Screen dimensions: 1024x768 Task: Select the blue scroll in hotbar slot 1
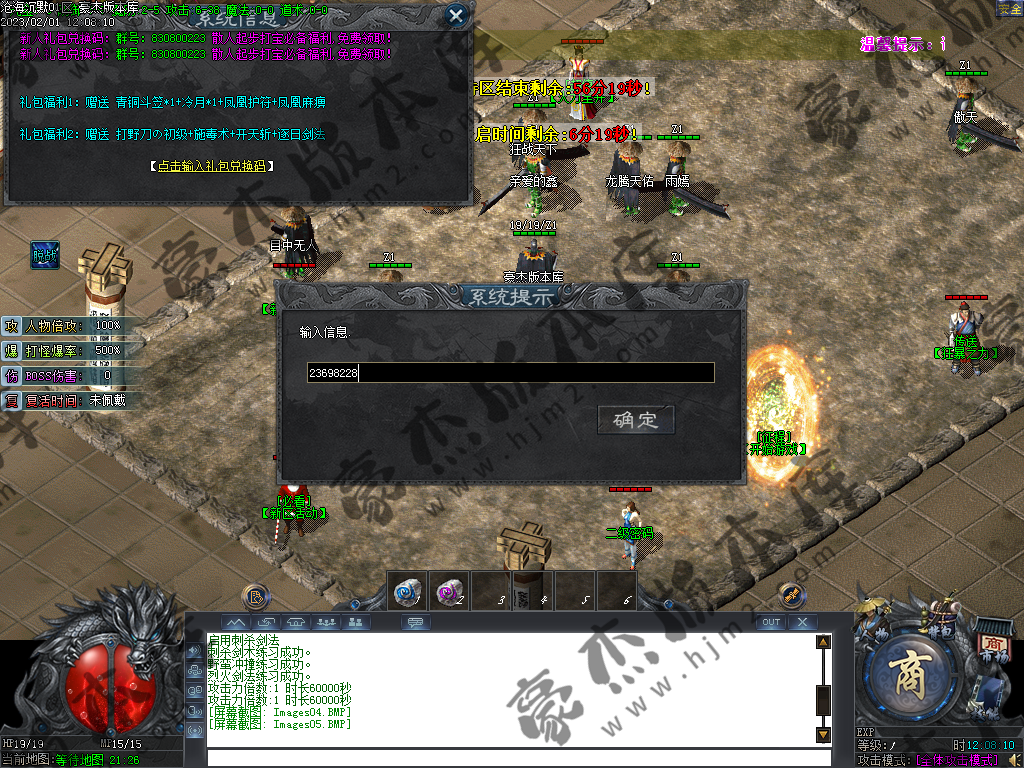pos(407,591)
